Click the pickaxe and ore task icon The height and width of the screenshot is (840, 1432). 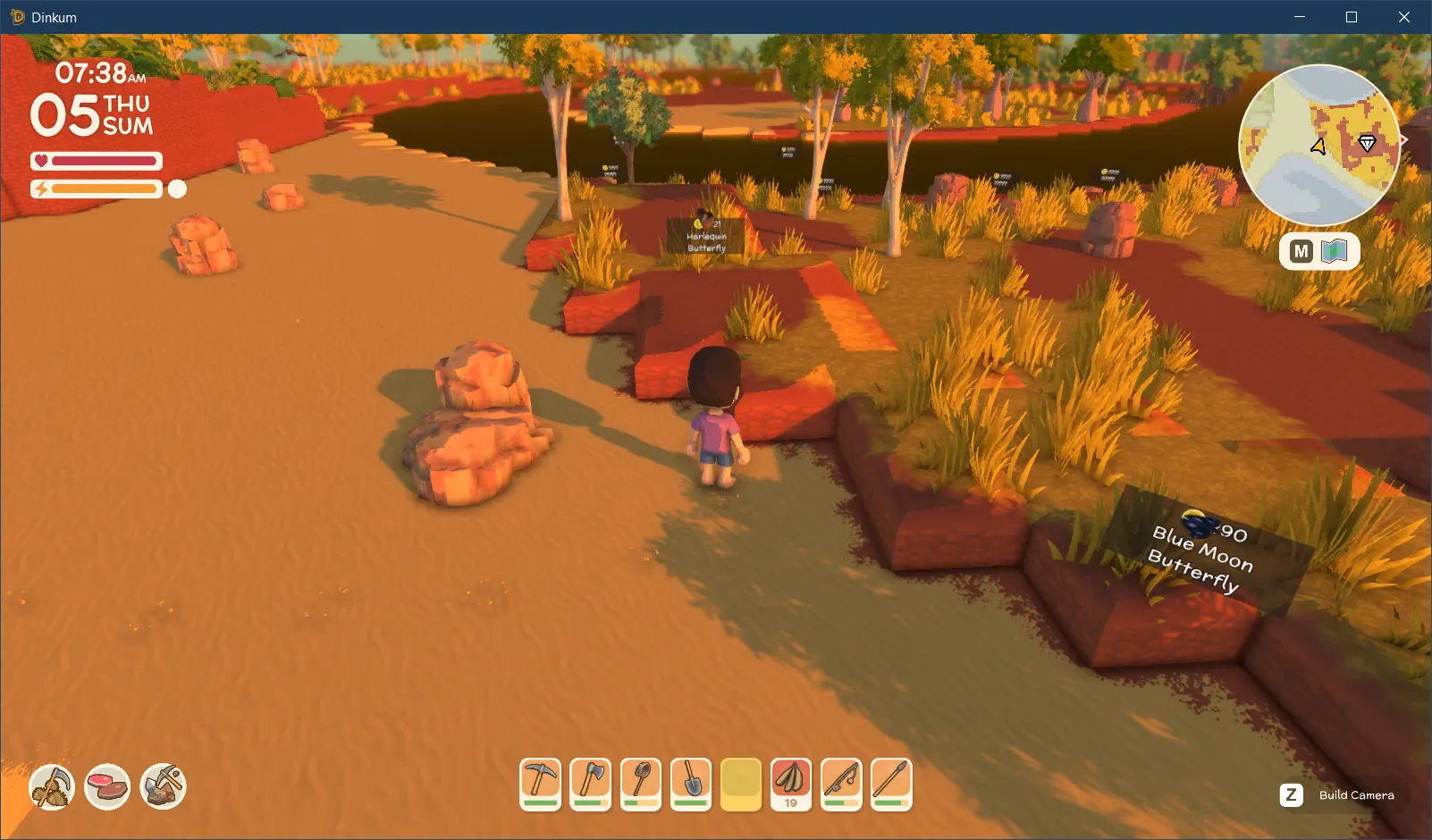(x=163, y=787)
